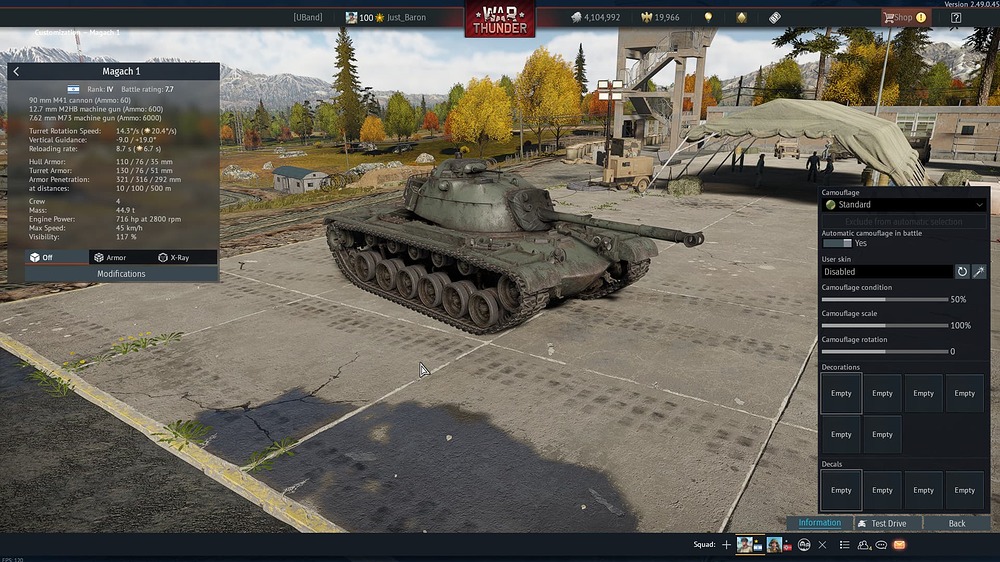This screenshot has height=562, width=1000.
Task: Open the Shop
Action: pyautogui.click(x=904, y=17)
